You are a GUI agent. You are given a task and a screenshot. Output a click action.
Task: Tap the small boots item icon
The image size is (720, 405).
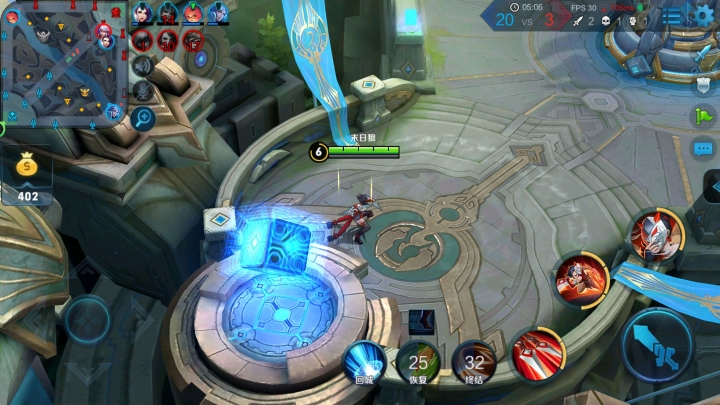421,322
